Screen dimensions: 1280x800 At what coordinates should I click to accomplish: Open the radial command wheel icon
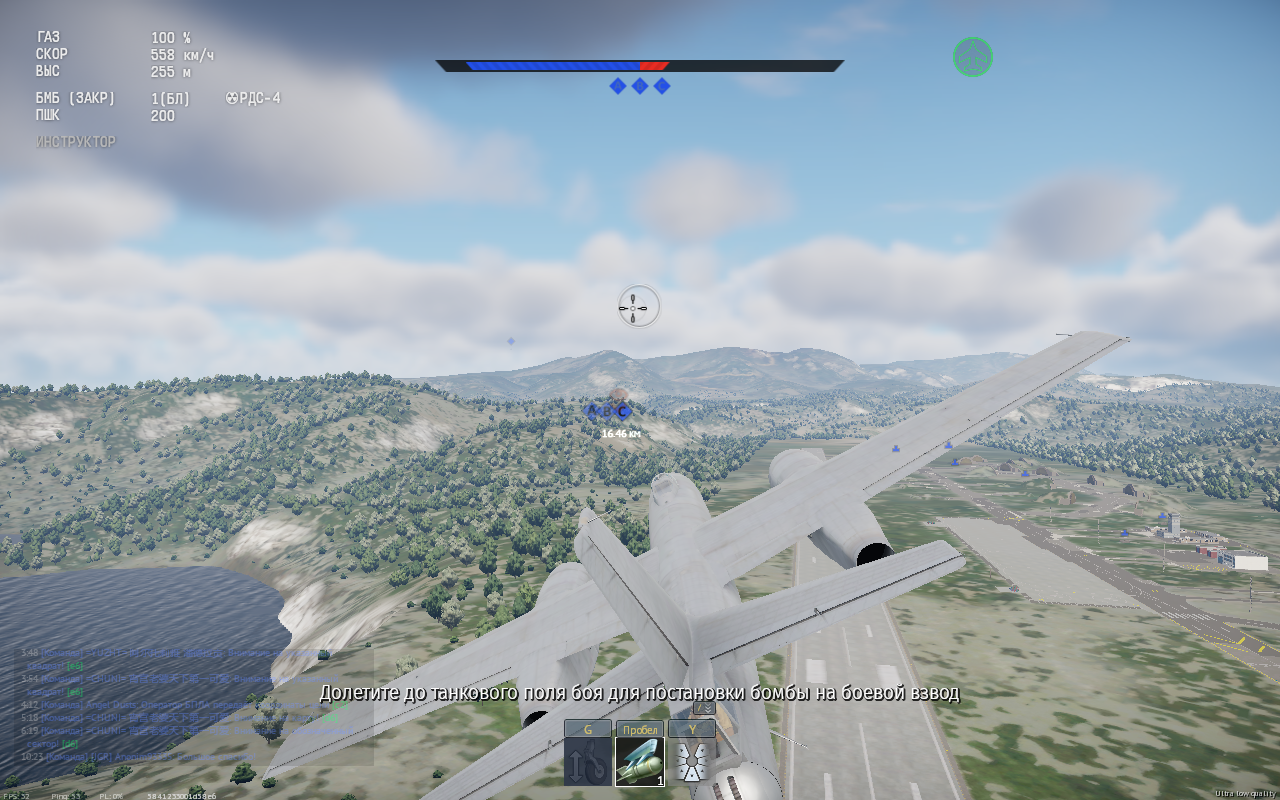(691, 762)
